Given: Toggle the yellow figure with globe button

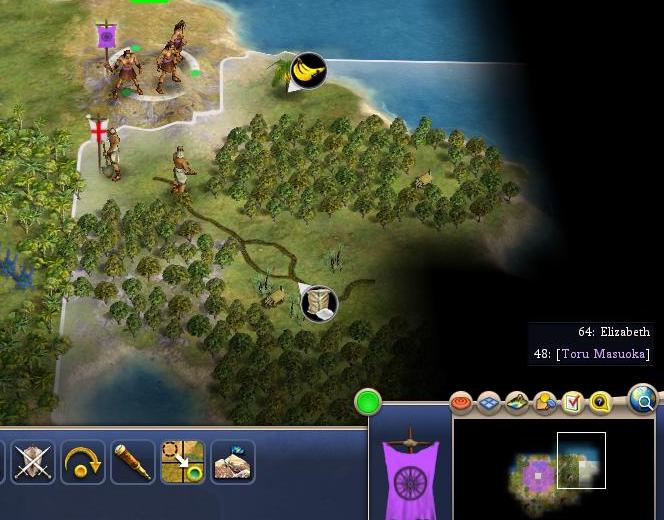Looking at the screenshot, I should (x=545, y=402).
